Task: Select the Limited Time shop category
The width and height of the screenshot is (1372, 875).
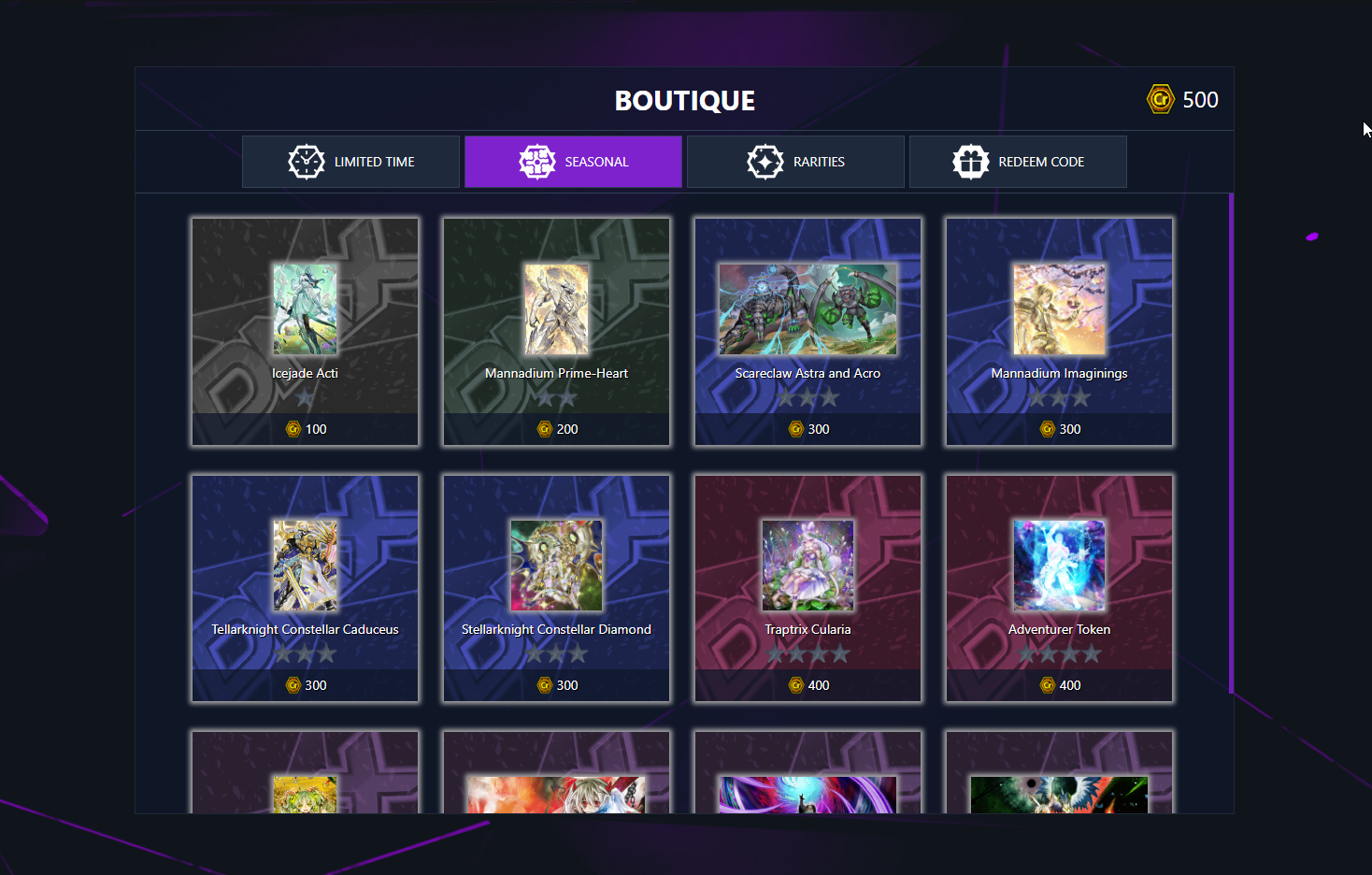Action: [350, 161]
